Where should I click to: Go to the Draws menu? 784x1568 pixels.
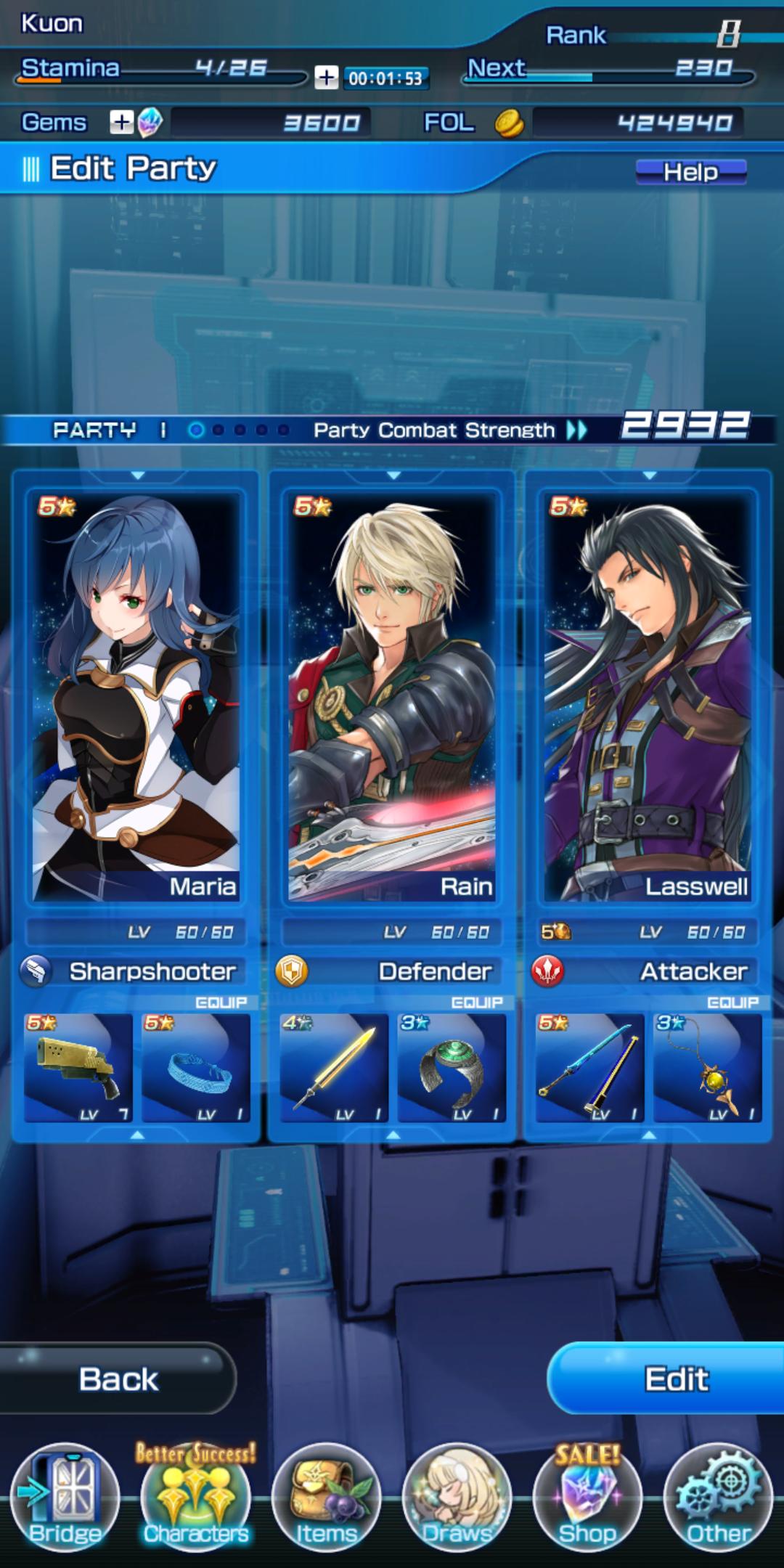click(457, 1497)
